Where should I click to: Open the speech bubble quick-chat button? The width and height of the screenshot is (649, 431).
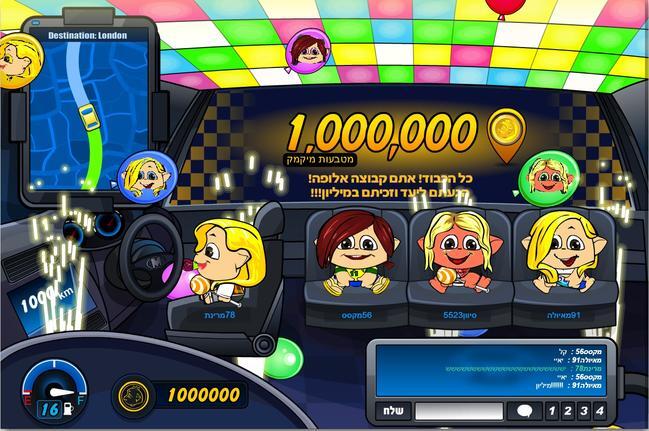coord(522,411)
